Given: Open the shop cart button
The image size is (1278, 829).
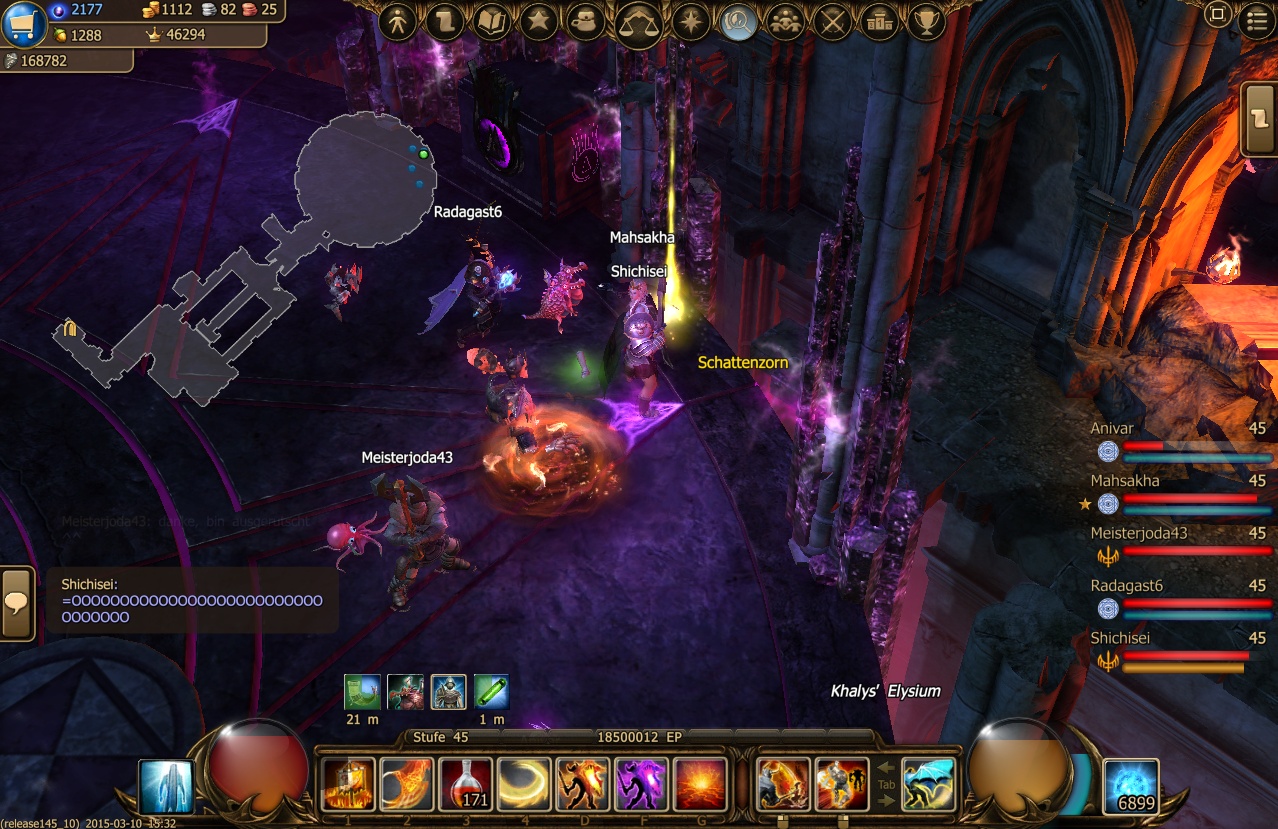Looking at the screenshot, I should coord(24,24).
